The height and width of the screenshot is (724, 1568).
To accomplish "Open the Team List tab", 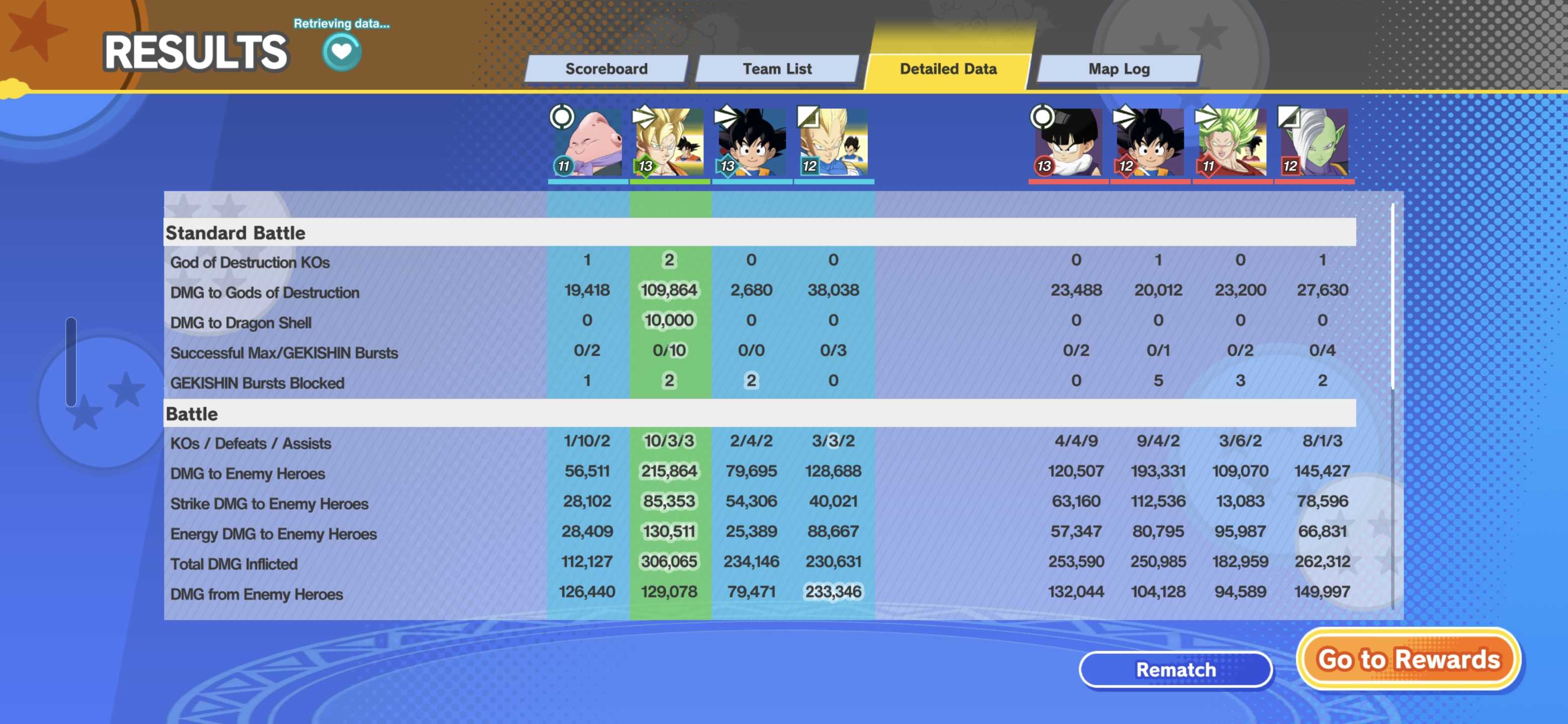I will 776,69.
